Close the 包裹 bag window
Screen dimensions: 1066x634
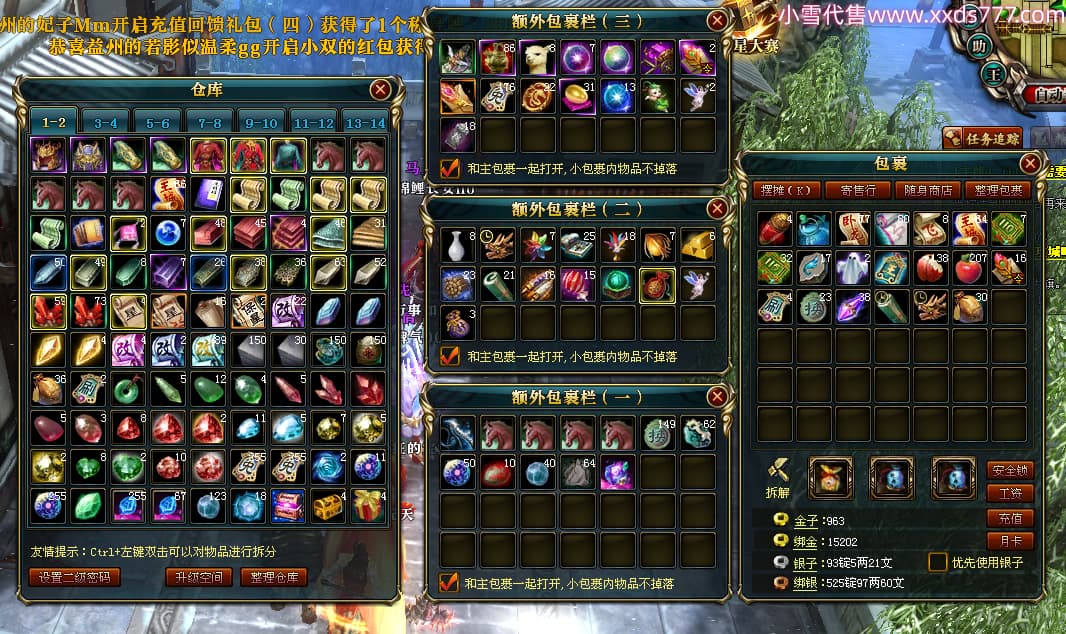[x=1030, y=164]
